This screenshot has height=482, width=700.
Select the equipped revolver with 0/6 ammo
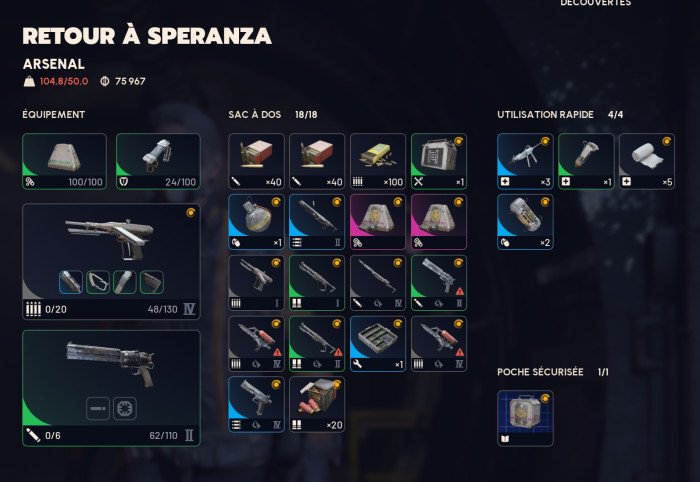[111, 388]
